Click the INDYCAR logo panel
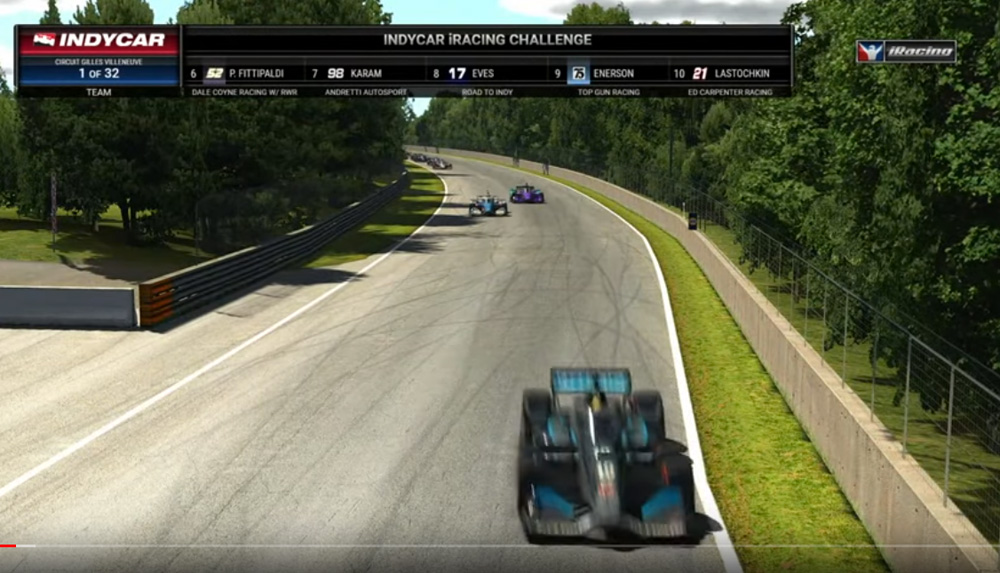This screenshot has height=573, width=1000. coord(98,40)
